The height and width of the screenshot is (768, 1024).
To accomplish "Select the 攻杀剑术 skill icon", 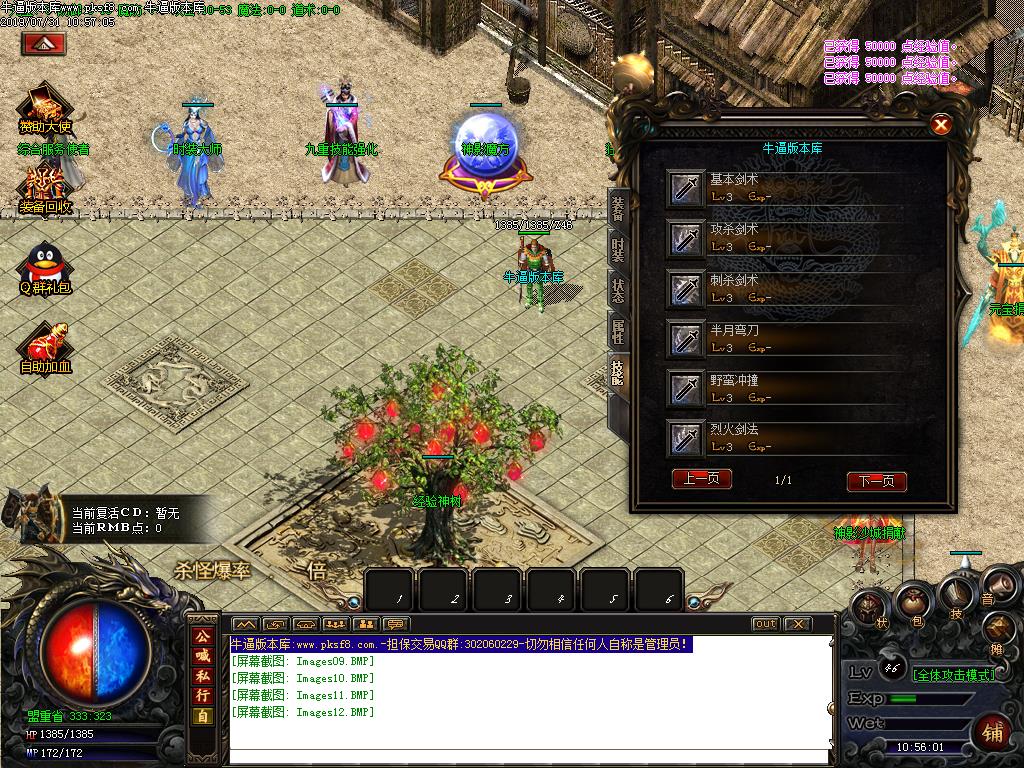I will 686,238.
